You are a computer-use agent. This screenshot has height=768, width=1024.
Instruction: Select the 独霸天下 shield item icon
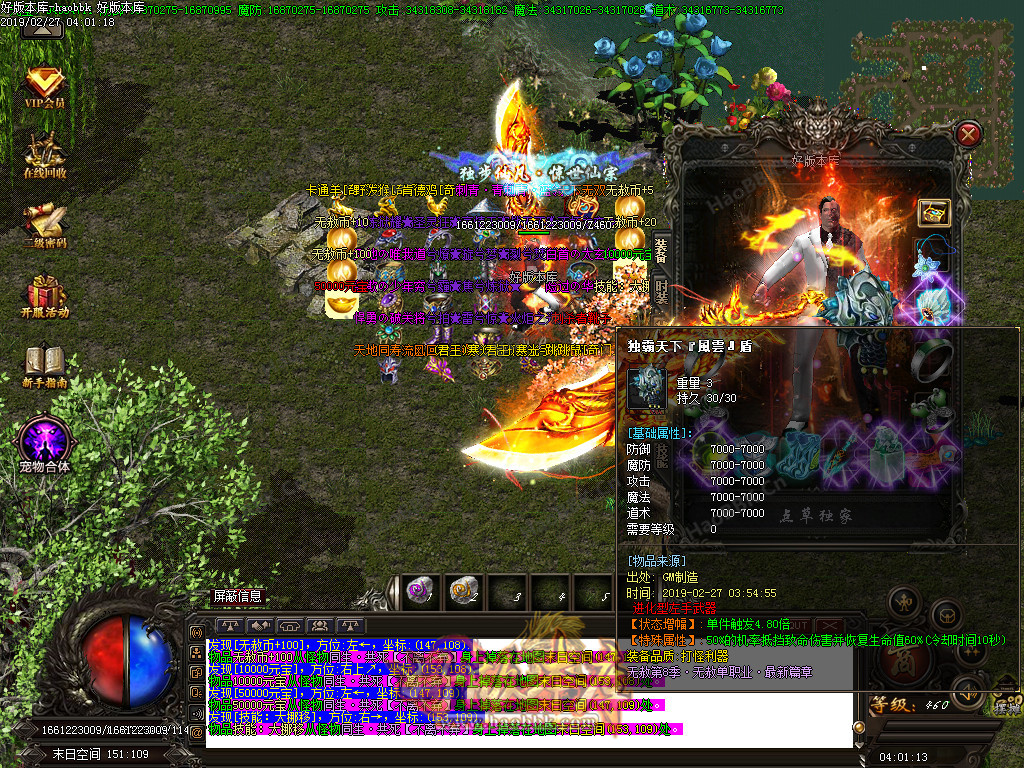click(646, 387)
